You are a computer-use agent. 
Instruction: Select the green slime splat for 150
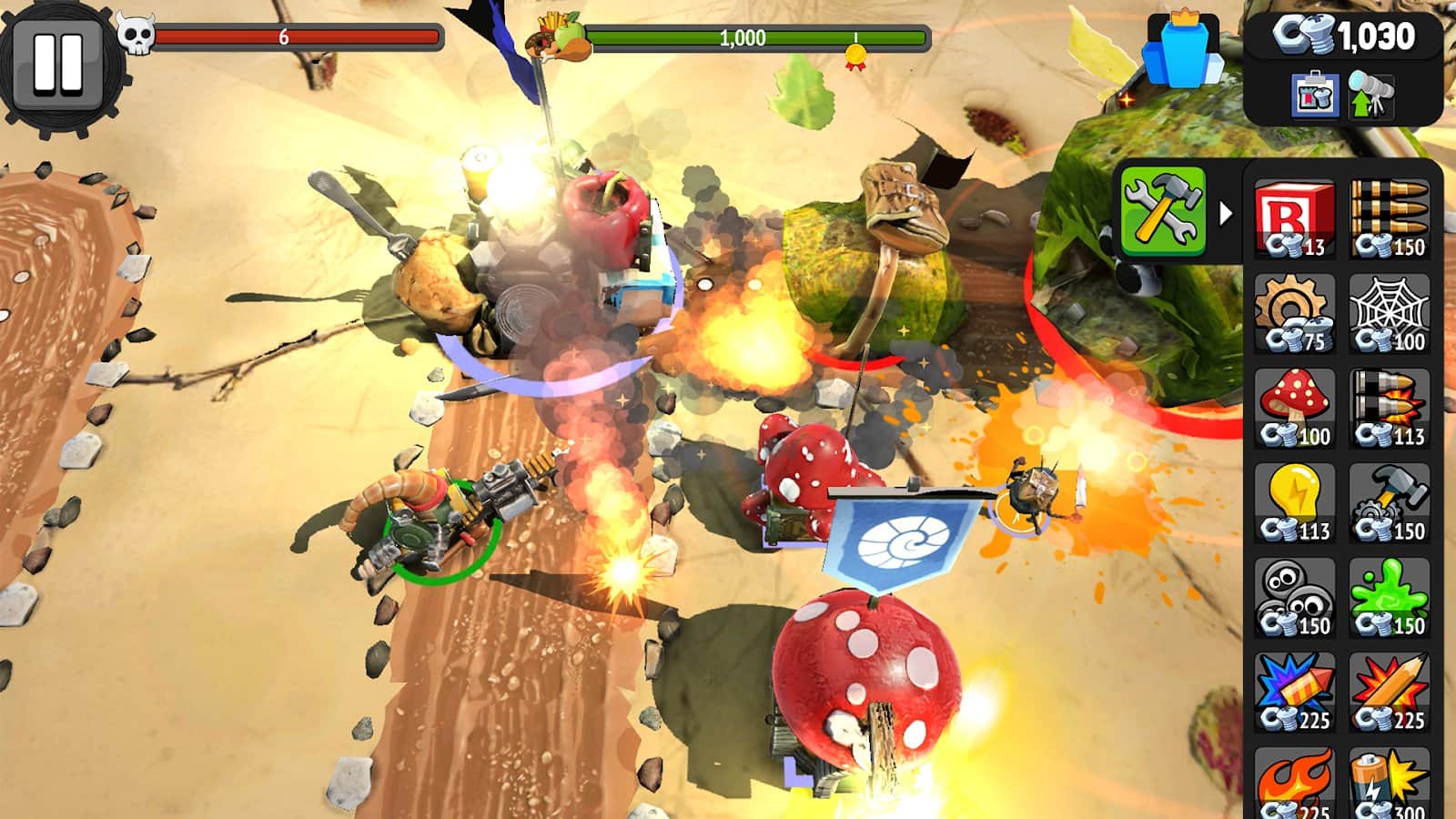point(1390,597)
